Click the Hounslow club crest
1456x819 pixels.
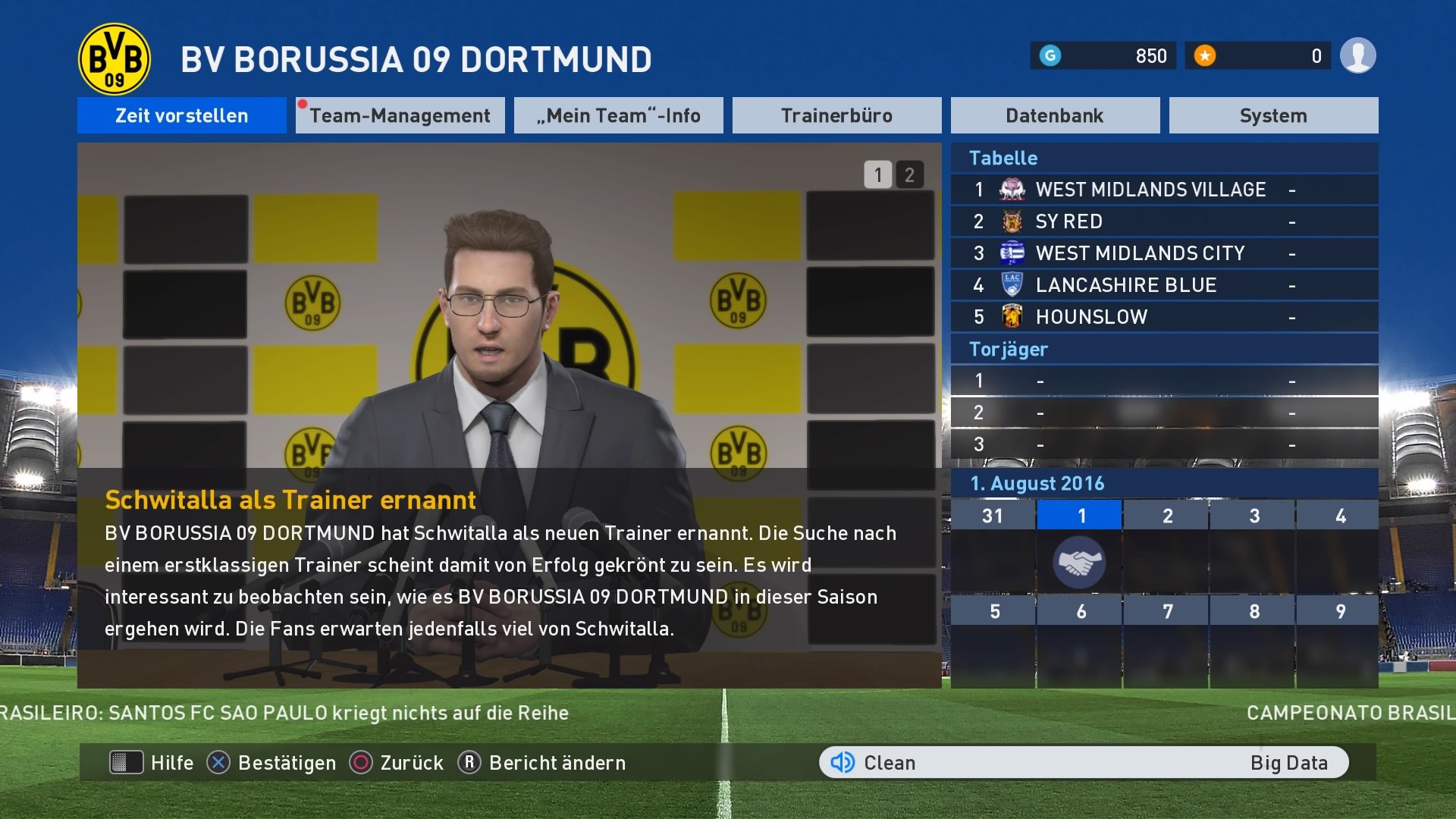click(1012, 316)
